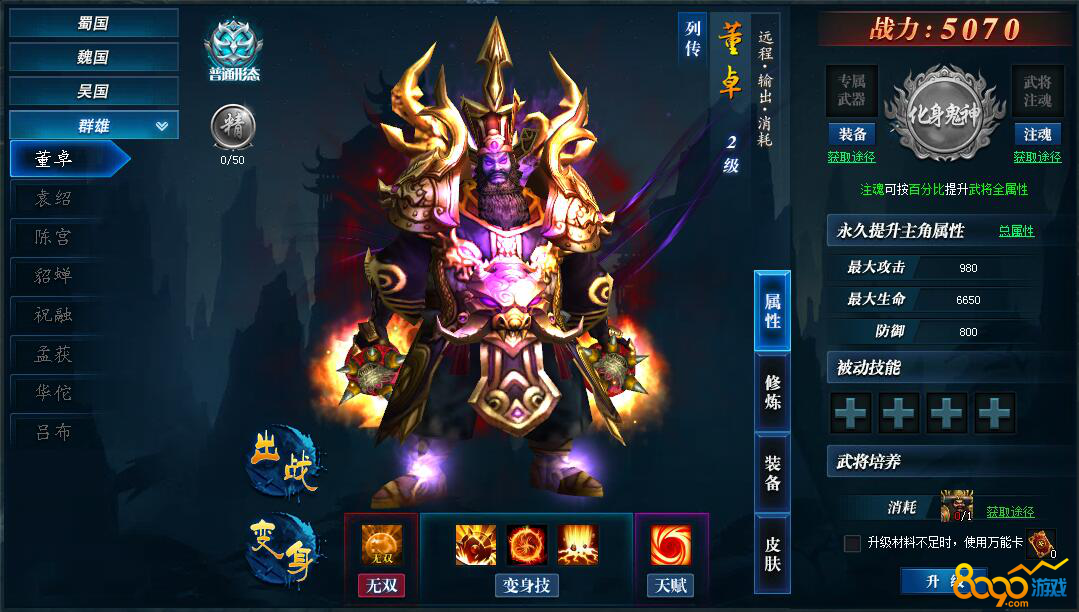Viewport: 1079px width, 612px height.
Task: Switch to the 魏国 faction list
Action: coord(93,57)
